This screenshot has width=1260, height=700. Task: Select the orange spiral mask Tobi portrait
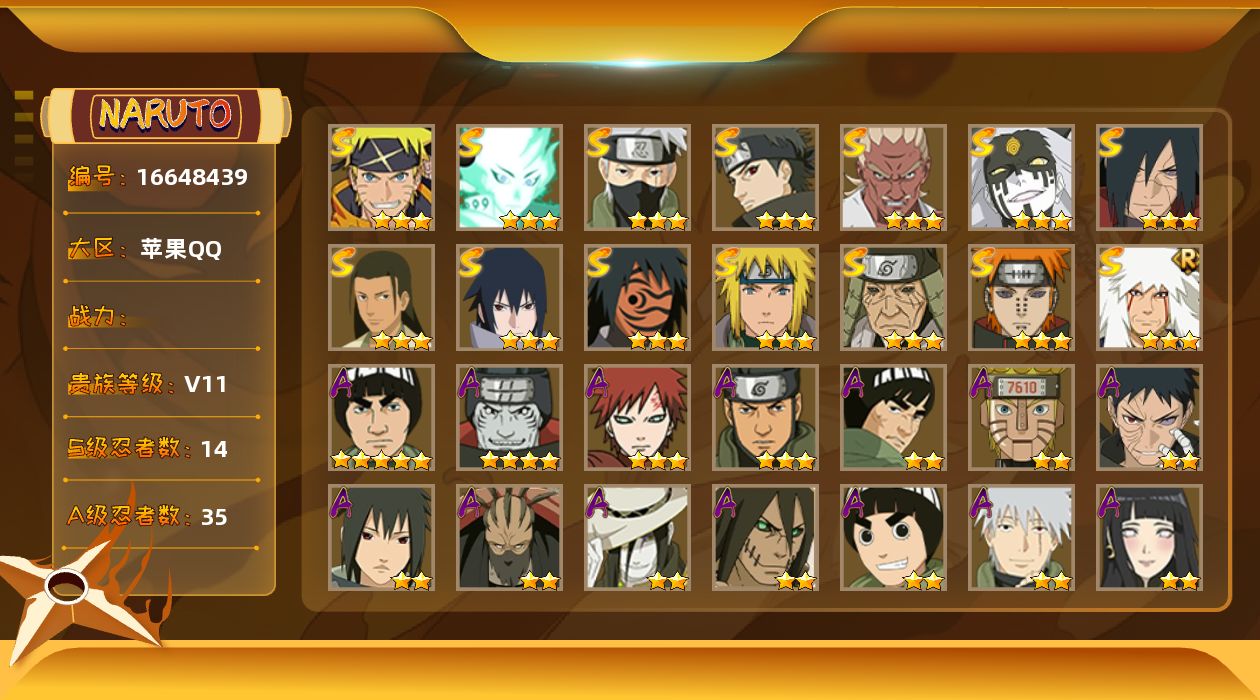[x=637, y=298]
